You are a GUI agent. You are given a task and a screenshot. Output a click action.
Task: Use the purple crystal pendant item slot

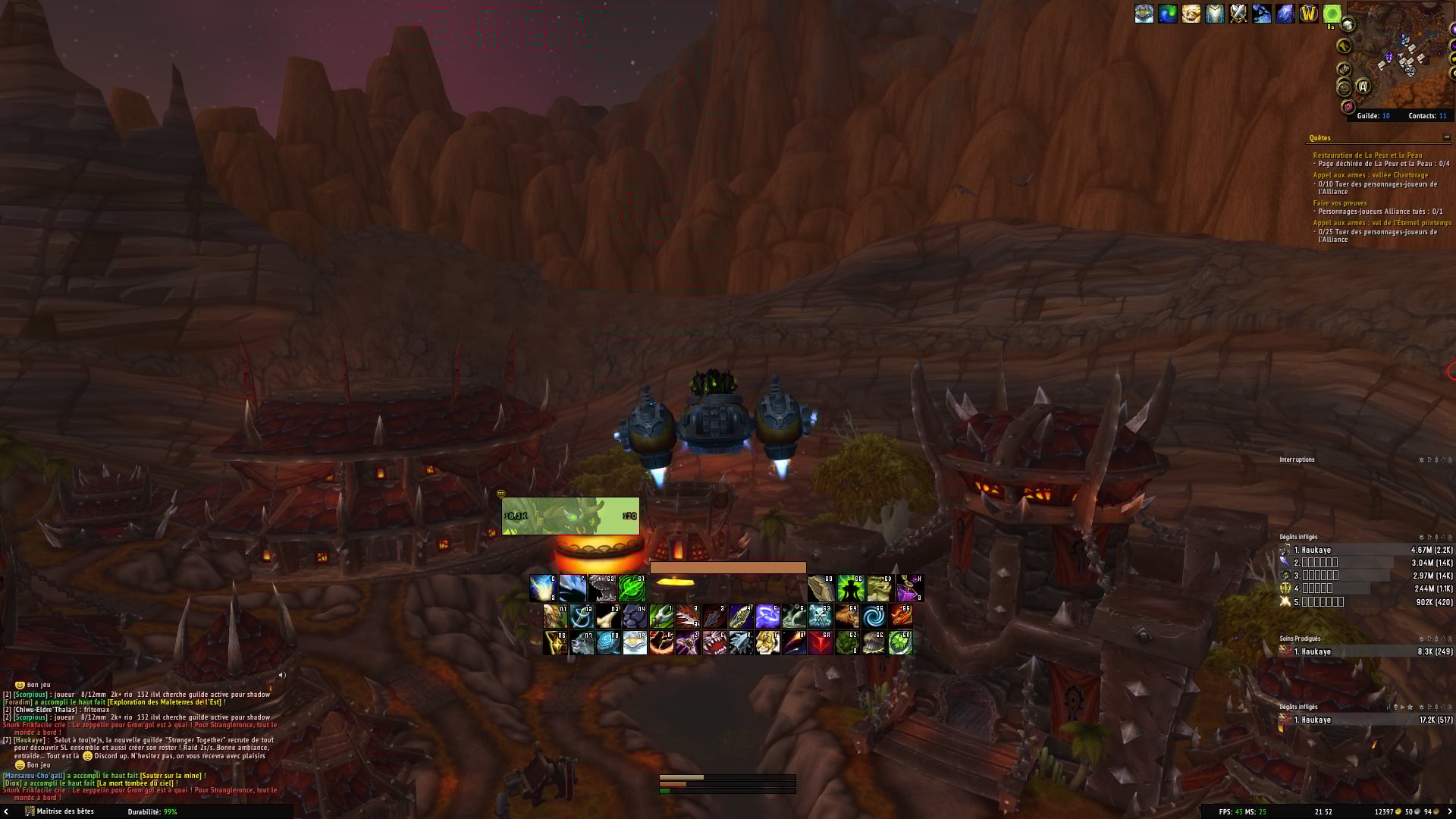(x=909, y=588)
